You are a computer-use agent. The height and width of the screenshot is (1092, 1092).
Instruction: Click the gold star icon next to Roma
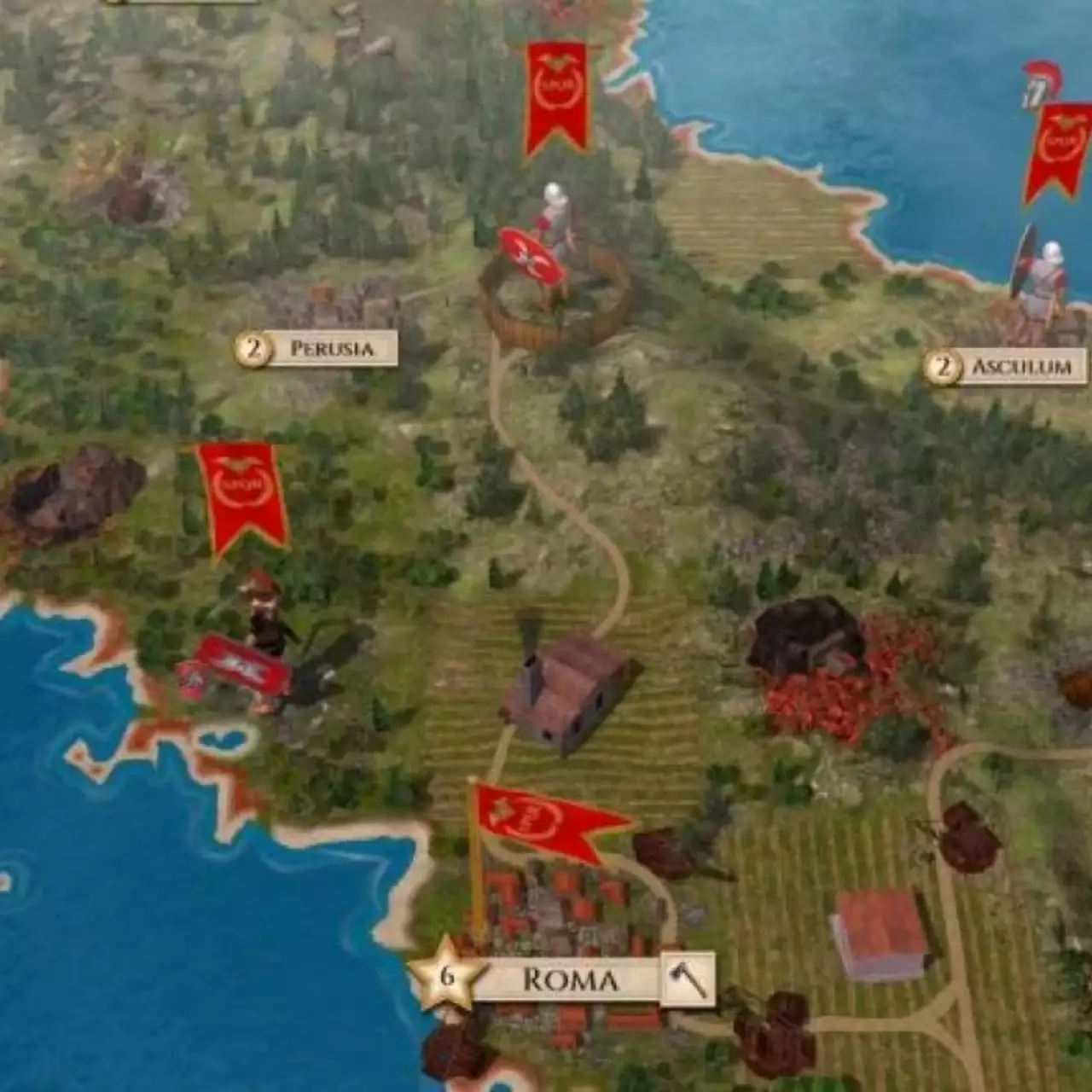446,979
